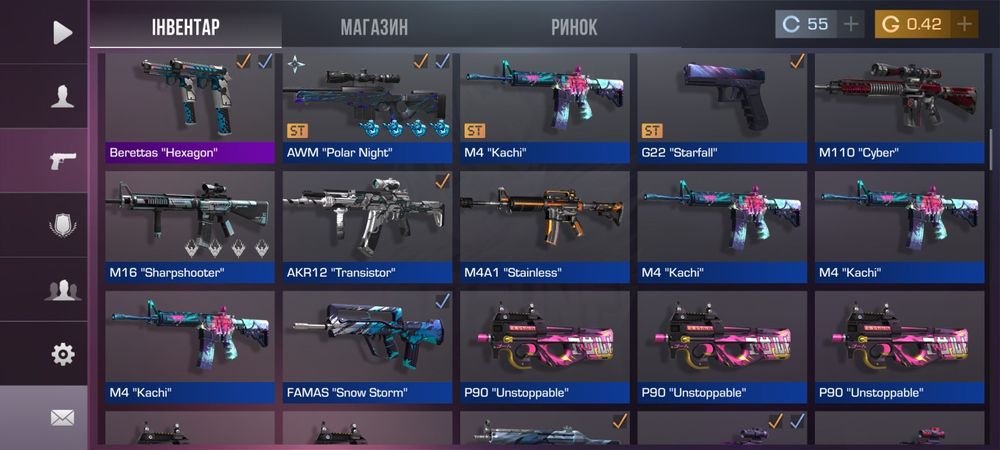Switch to the МАГАЗИН tab
This screenshot has width=1000, height=450.
[x=374, y=26]
